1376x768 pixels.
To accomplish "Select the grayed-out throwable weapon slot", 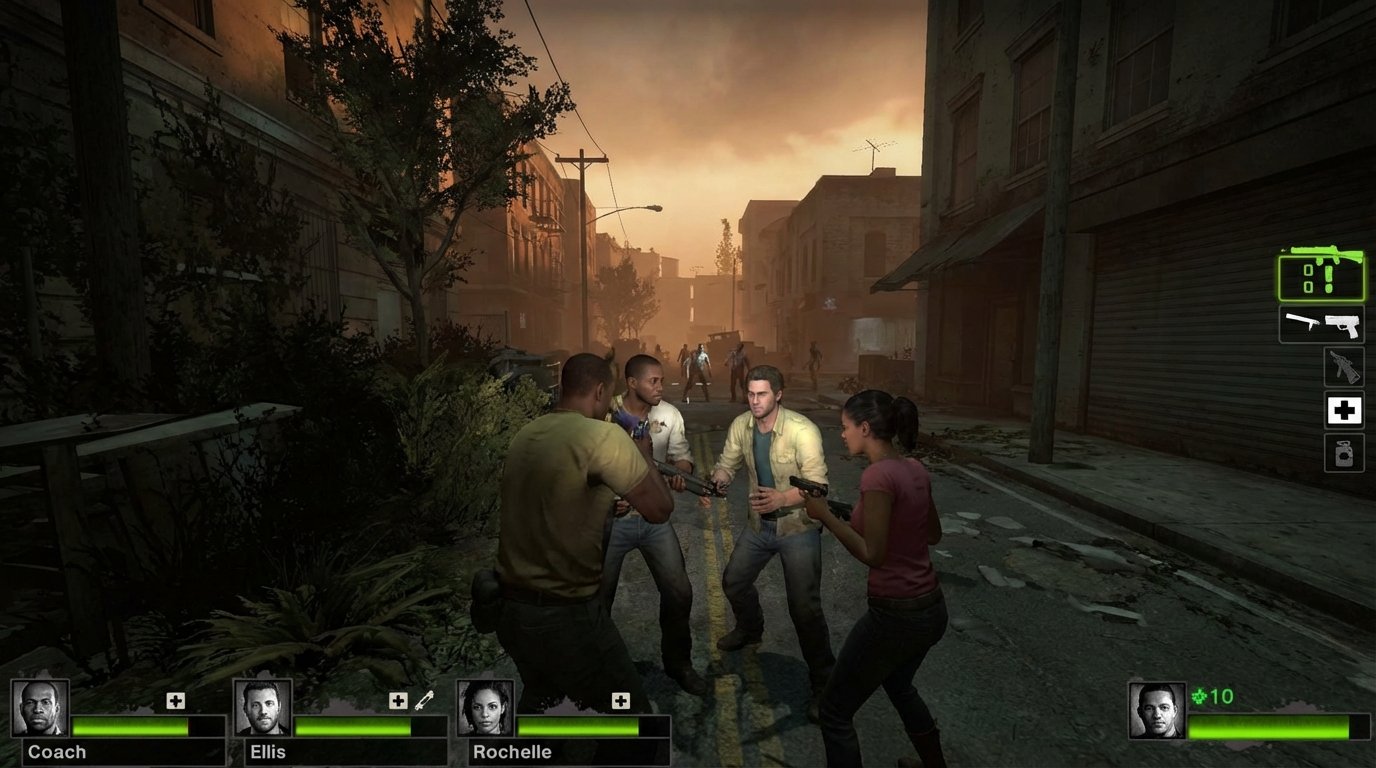I will (1344, 367).
